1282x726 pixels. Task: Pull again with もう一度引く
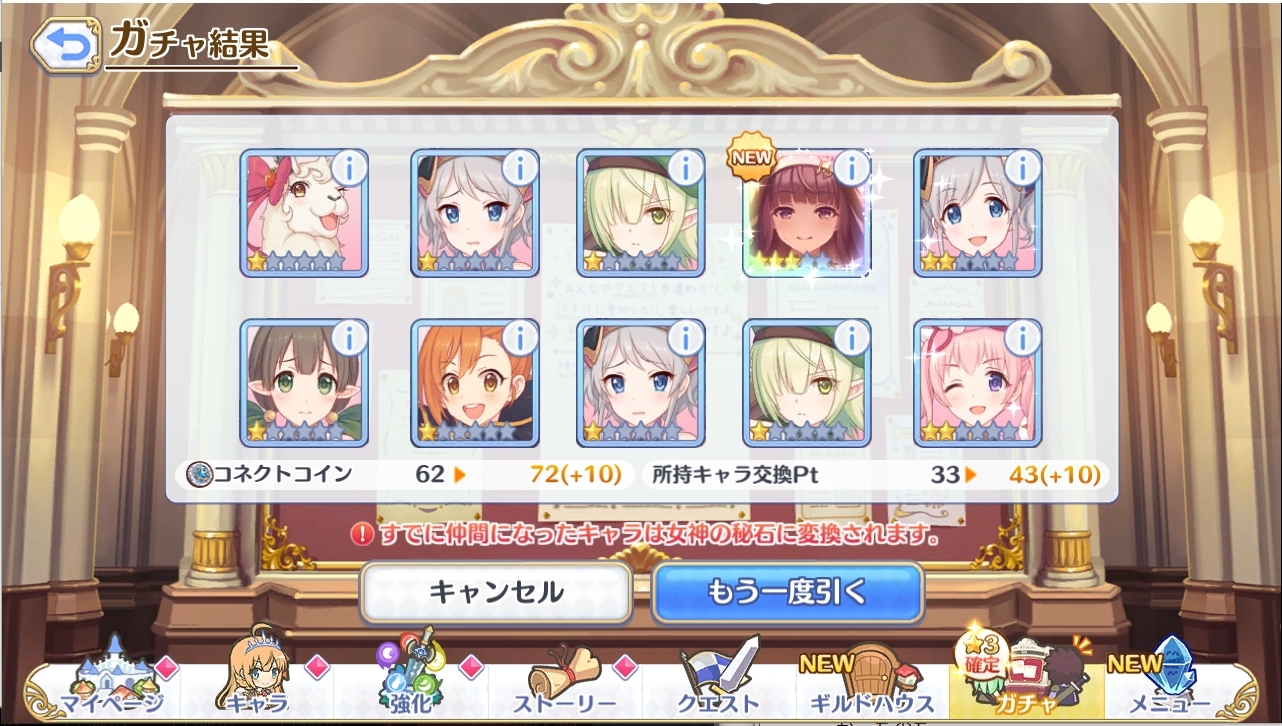[x=787, y=593]
